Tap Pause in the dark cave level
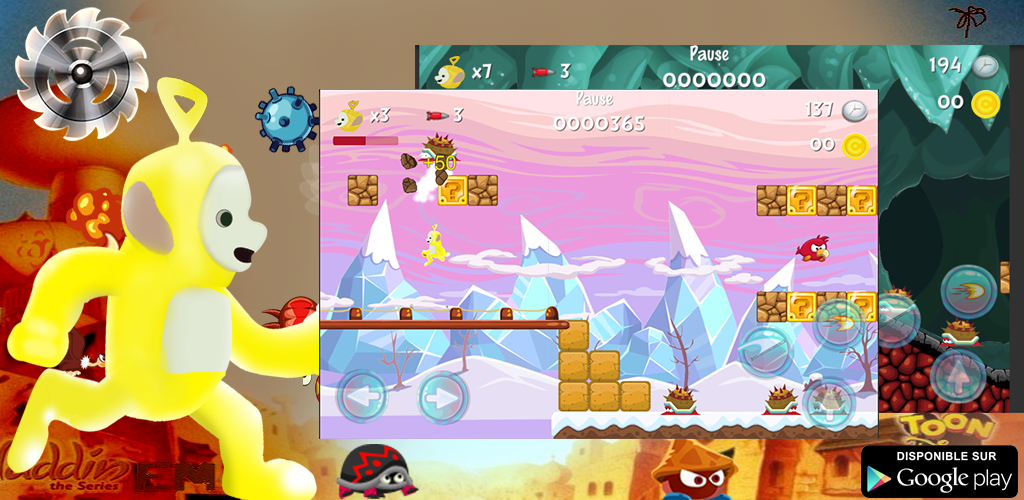Image resolution: width=1024 pixels, height=500 pixels. [x=709, y=54]
